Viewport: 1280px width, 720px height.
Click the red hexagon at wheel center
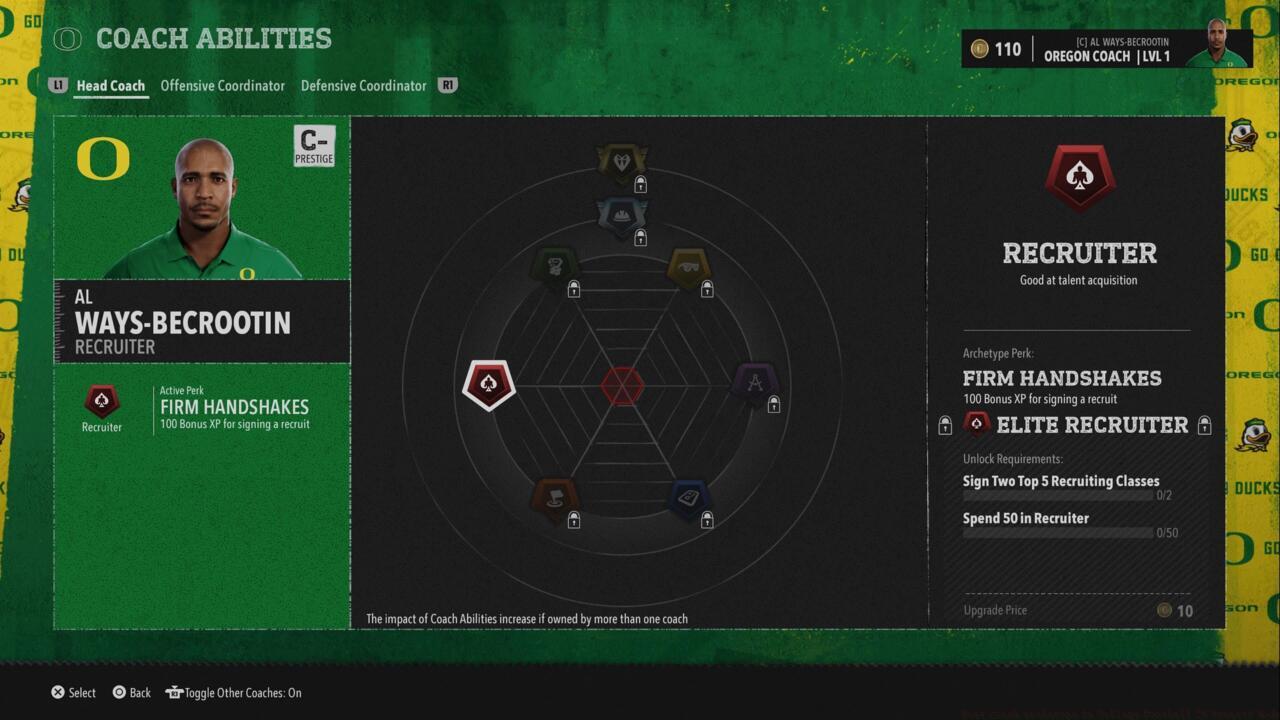pos(622,383)
